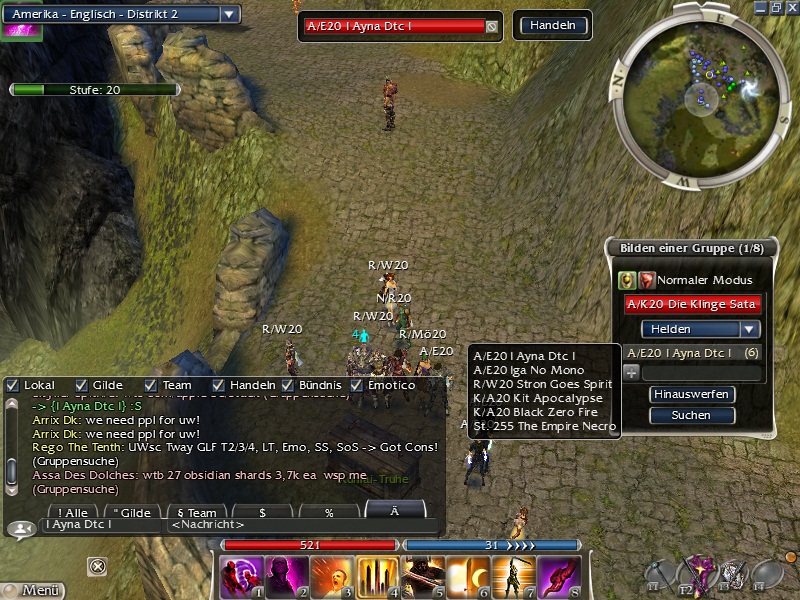Activate skill slot 1 on the skill bar
The height and width of the screenshot is (600, 800).
coord(241,576)
